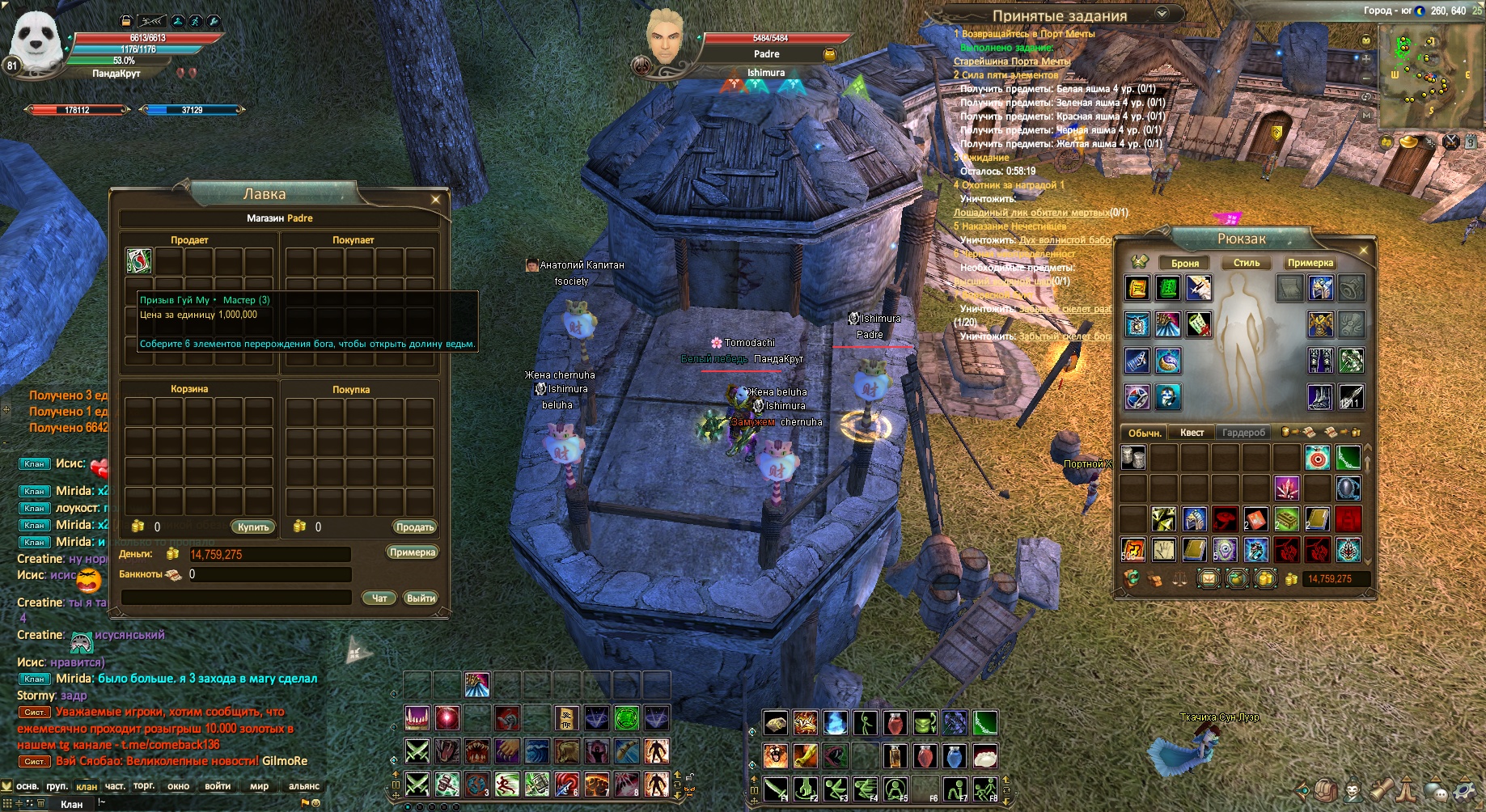
Task: Open the Старейшина Порта Мечты quest link
Action: [x=1011, y=61]
